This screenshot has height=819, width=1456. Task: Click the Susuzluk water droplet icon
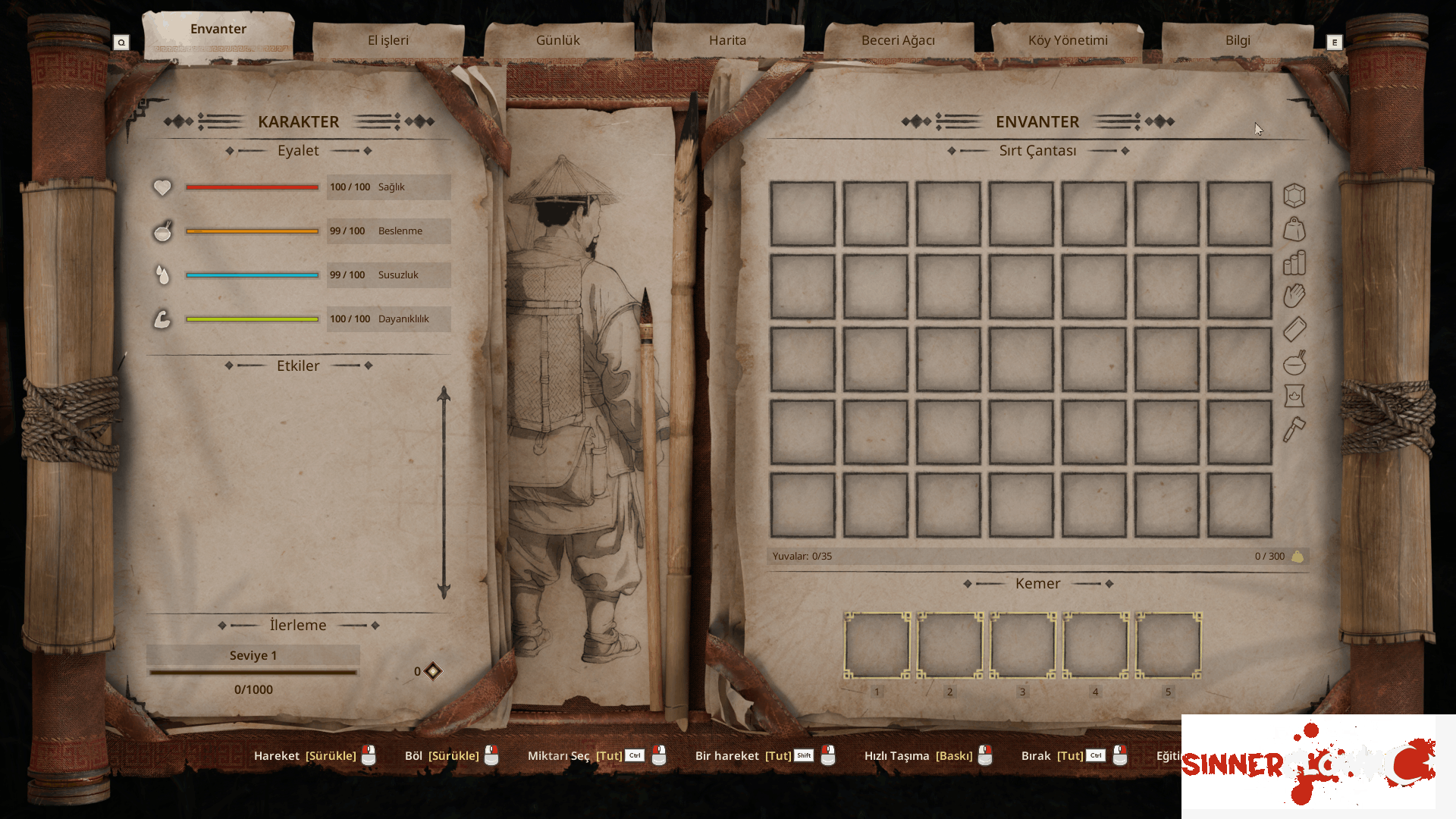pos(162,275)
